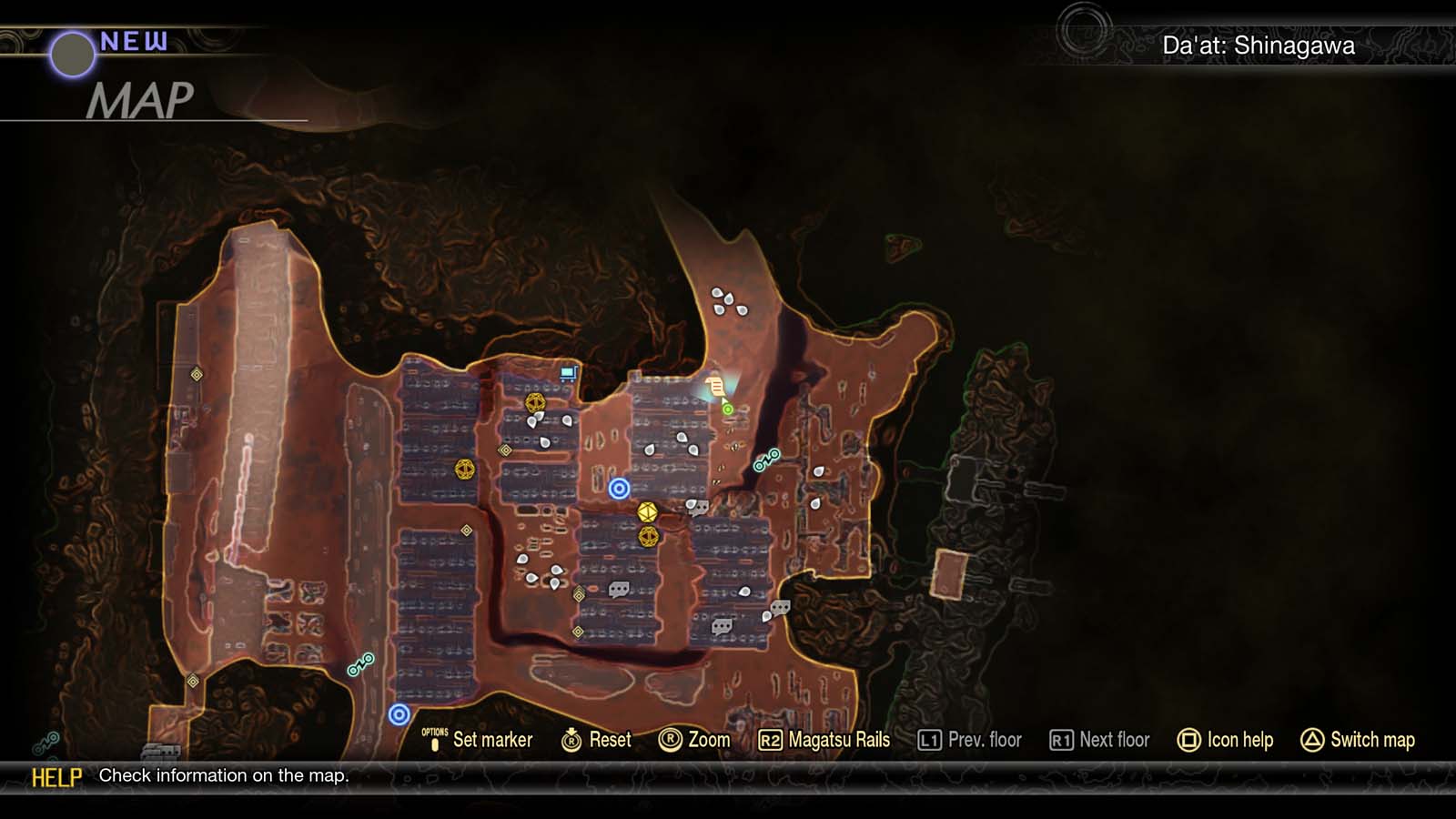Select the yellow quest scroll marker
The height and width of the screenshot is (819, 1456).
(x=716, y=386)
